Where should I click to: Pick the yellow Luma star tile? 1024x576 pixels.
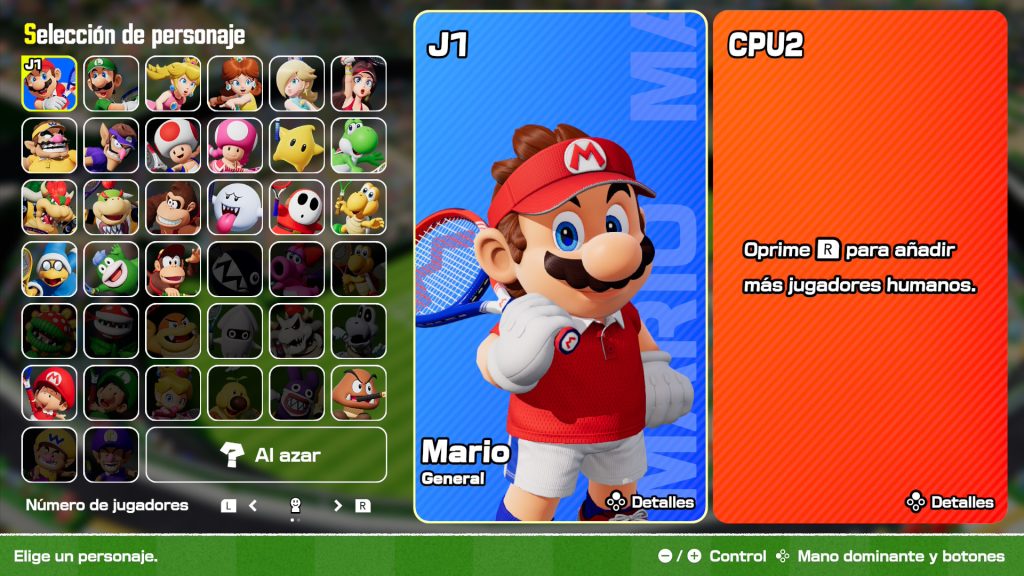297,145
